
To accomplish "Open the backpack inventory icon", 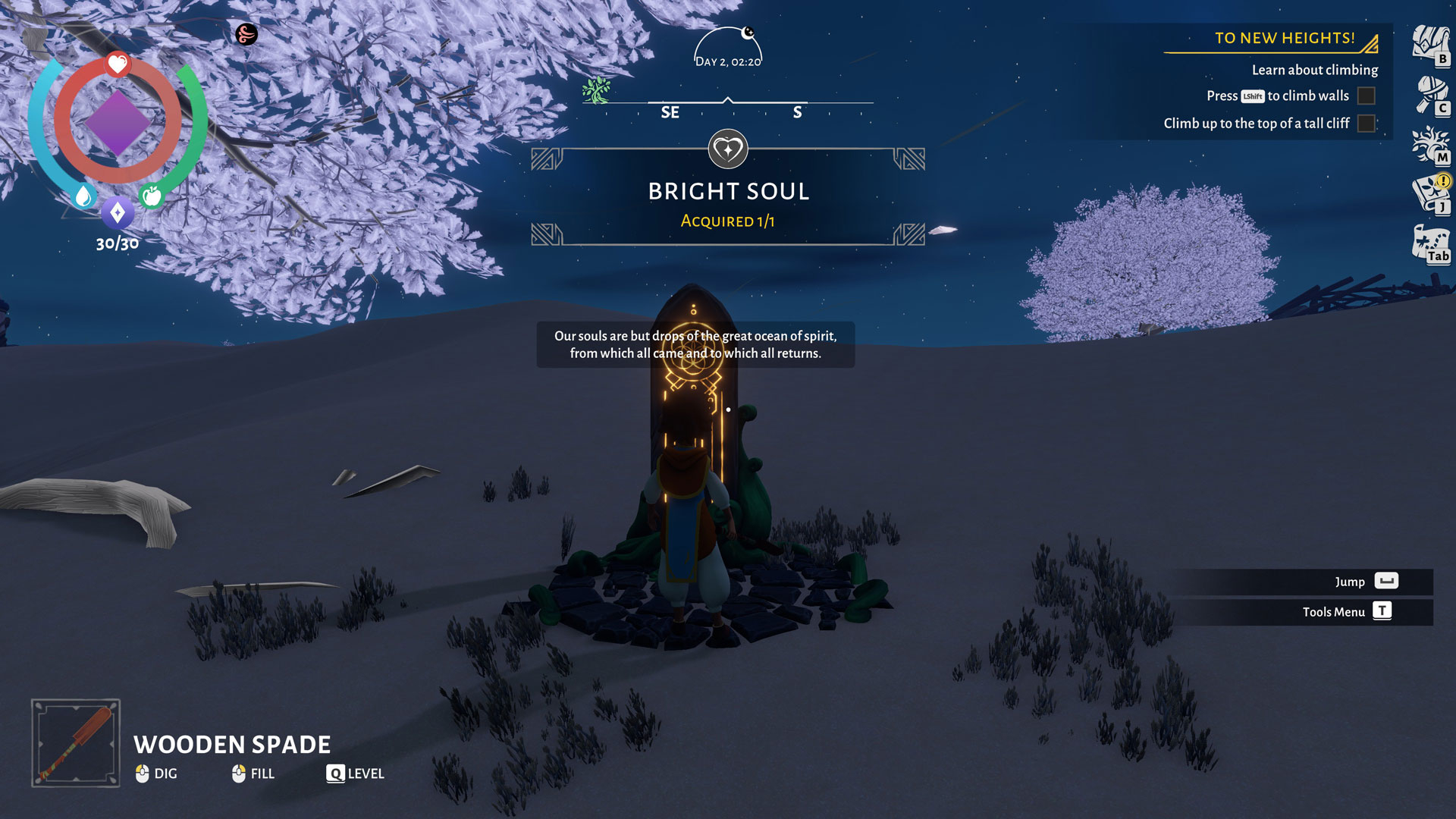I will click(1430, 44).
